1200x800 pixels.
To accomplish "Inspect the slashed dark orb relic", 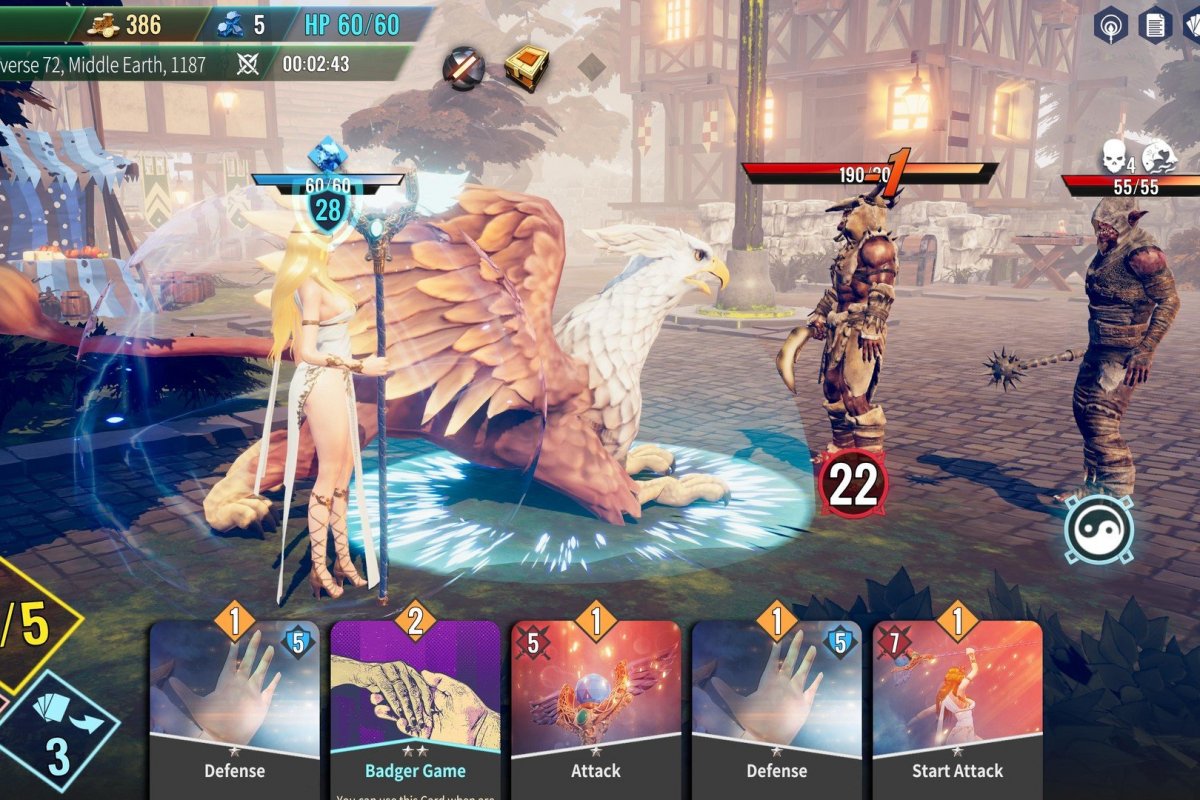I will [x=464, y=68].
